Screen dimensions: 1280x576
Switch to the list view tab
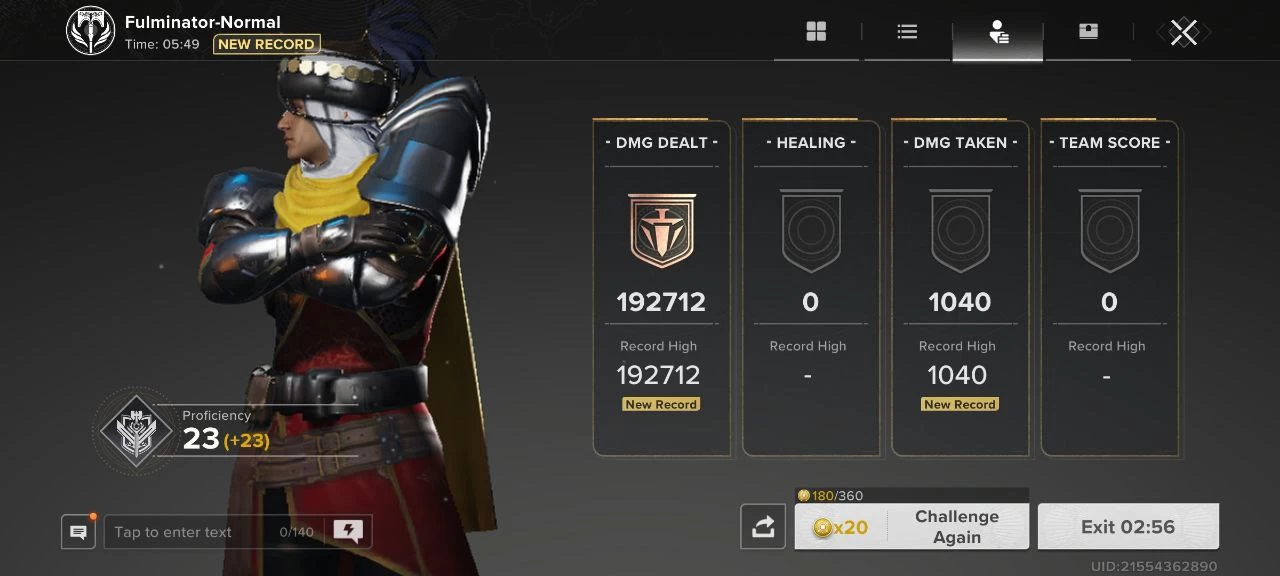coord(907,33)
